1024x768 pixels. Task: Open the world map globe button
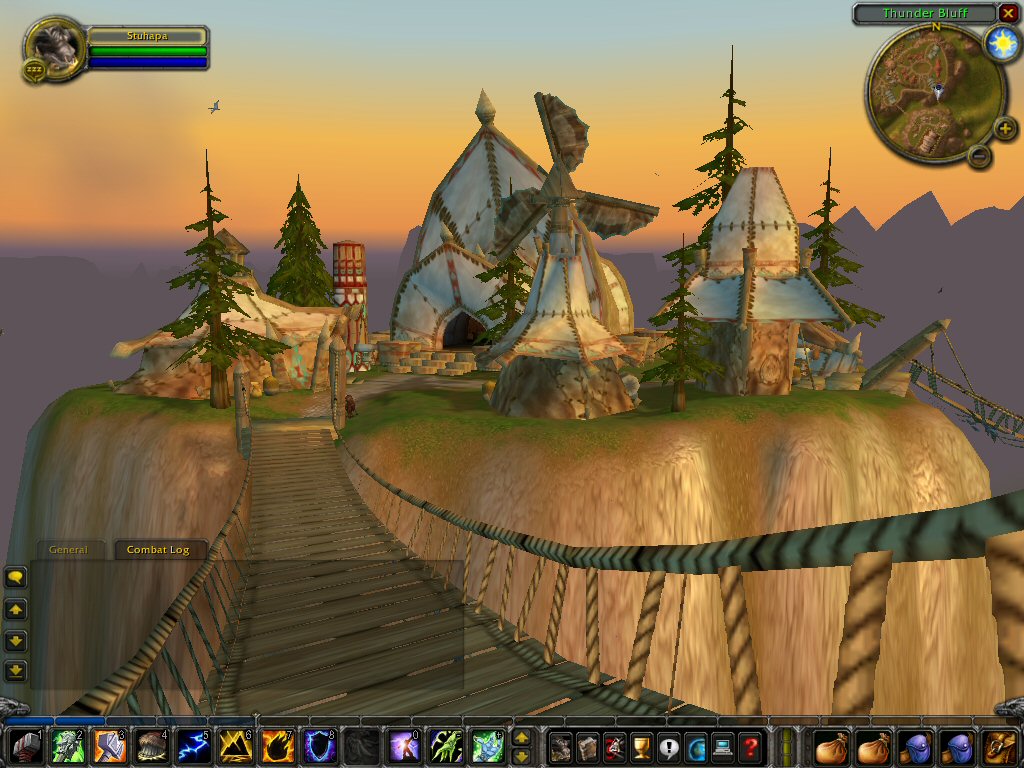click(695, 746)
